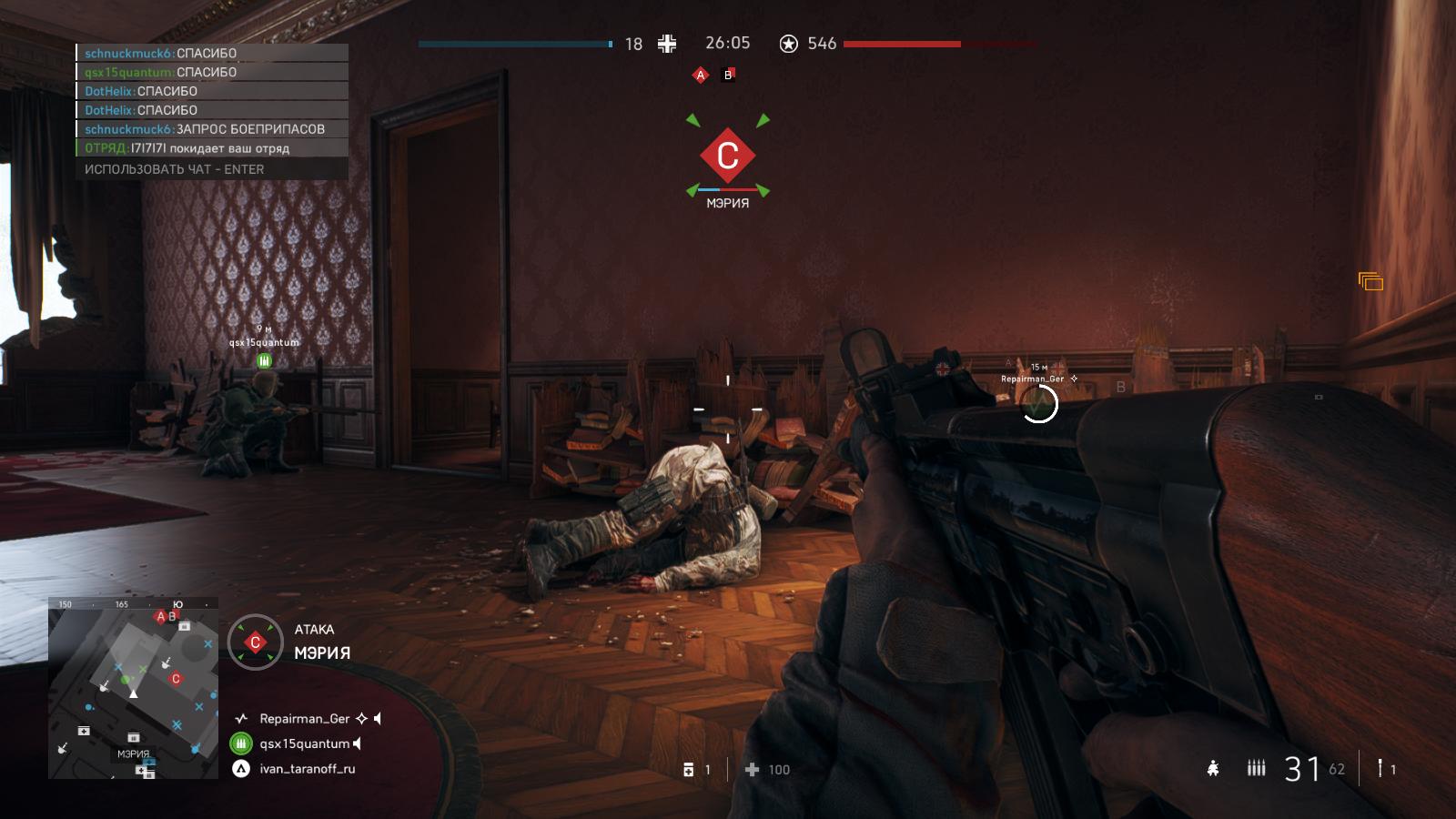Click the orange overlay icon on right edge
This screenshot has width=1456, height=819.
1370,282
